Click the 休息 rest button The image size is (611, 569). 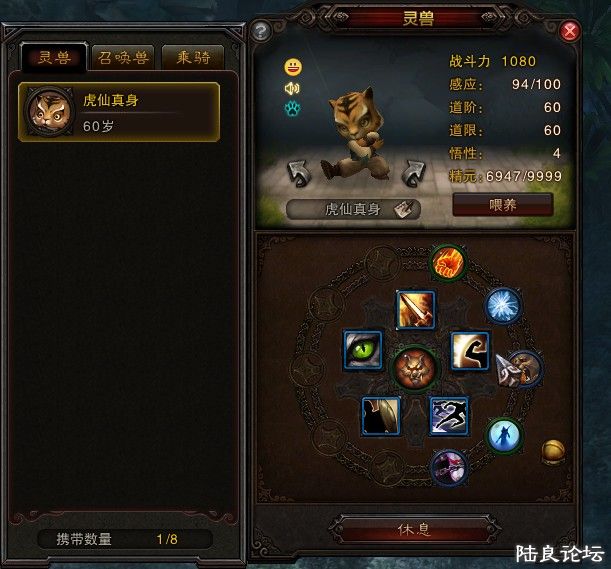414,529
